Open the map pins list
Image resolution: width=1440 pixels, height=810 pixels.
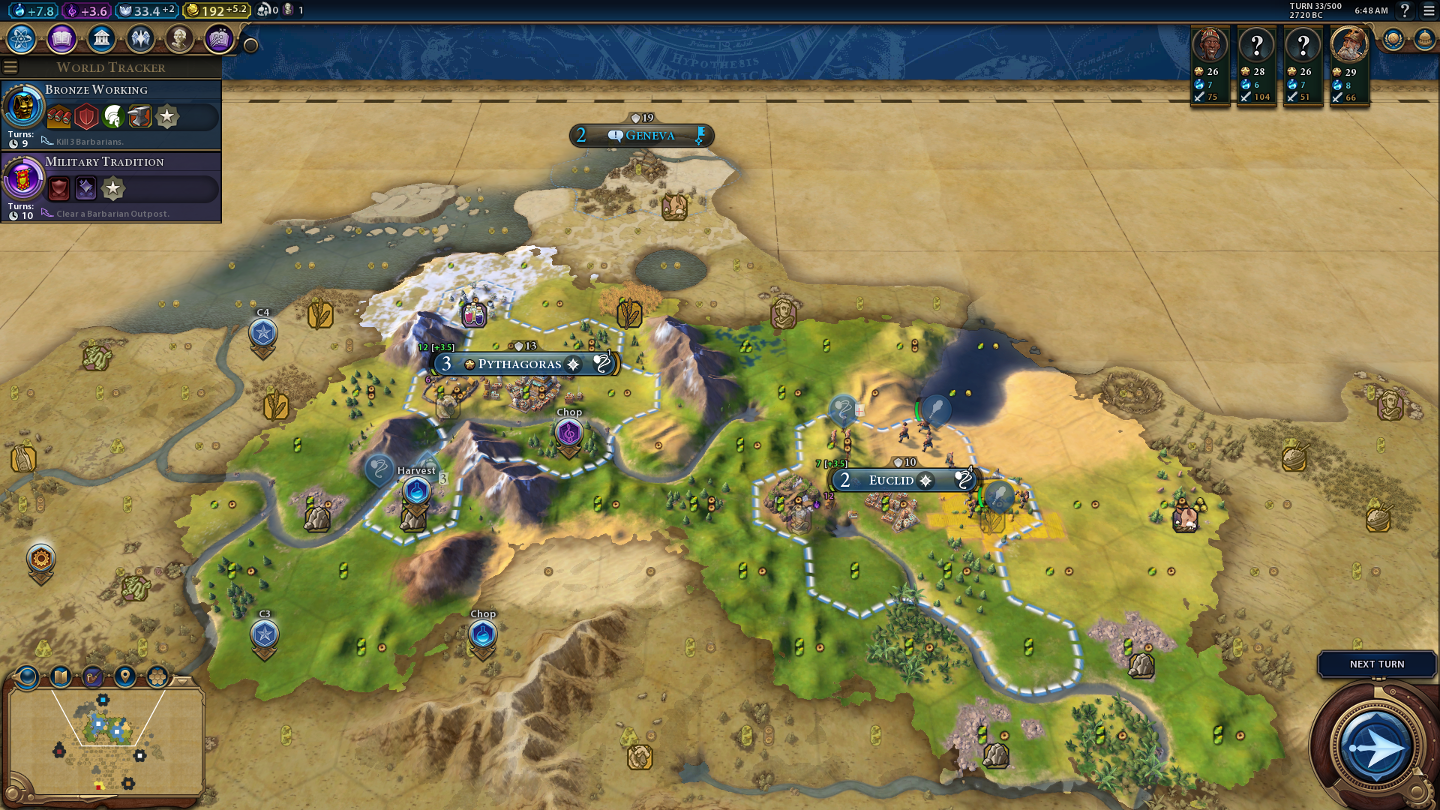tap(125, 676)
